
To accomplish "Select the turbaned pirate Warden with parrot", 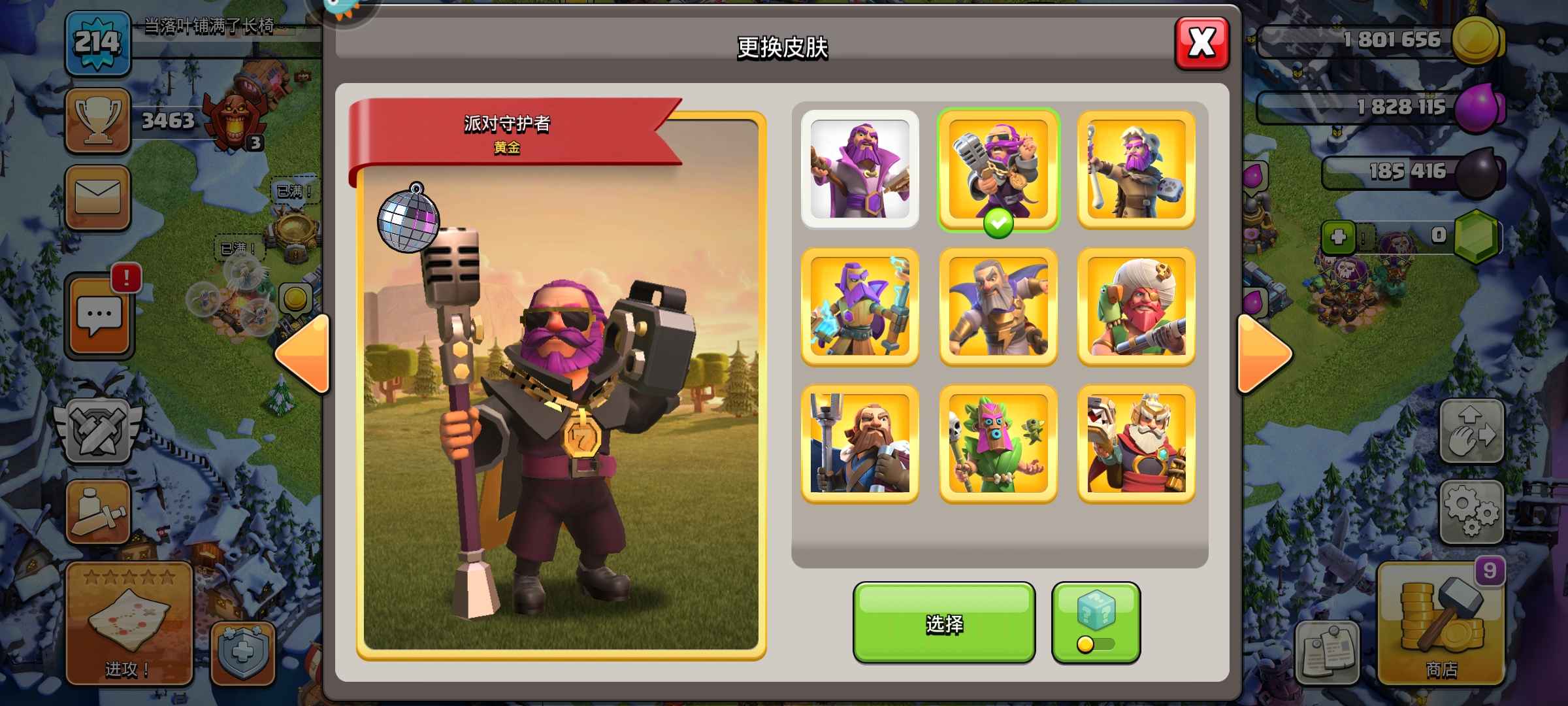I will [x=1135, y=306].
